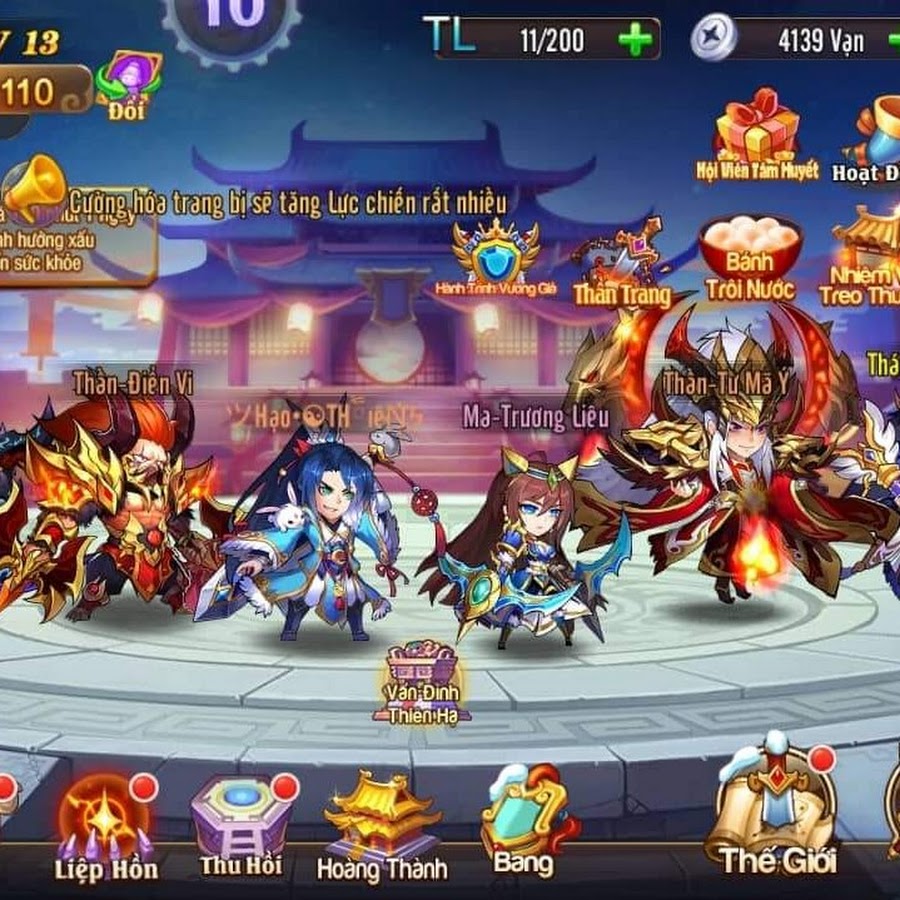
Task: Click the Đổi exchange icon
Action: (128, 85)
